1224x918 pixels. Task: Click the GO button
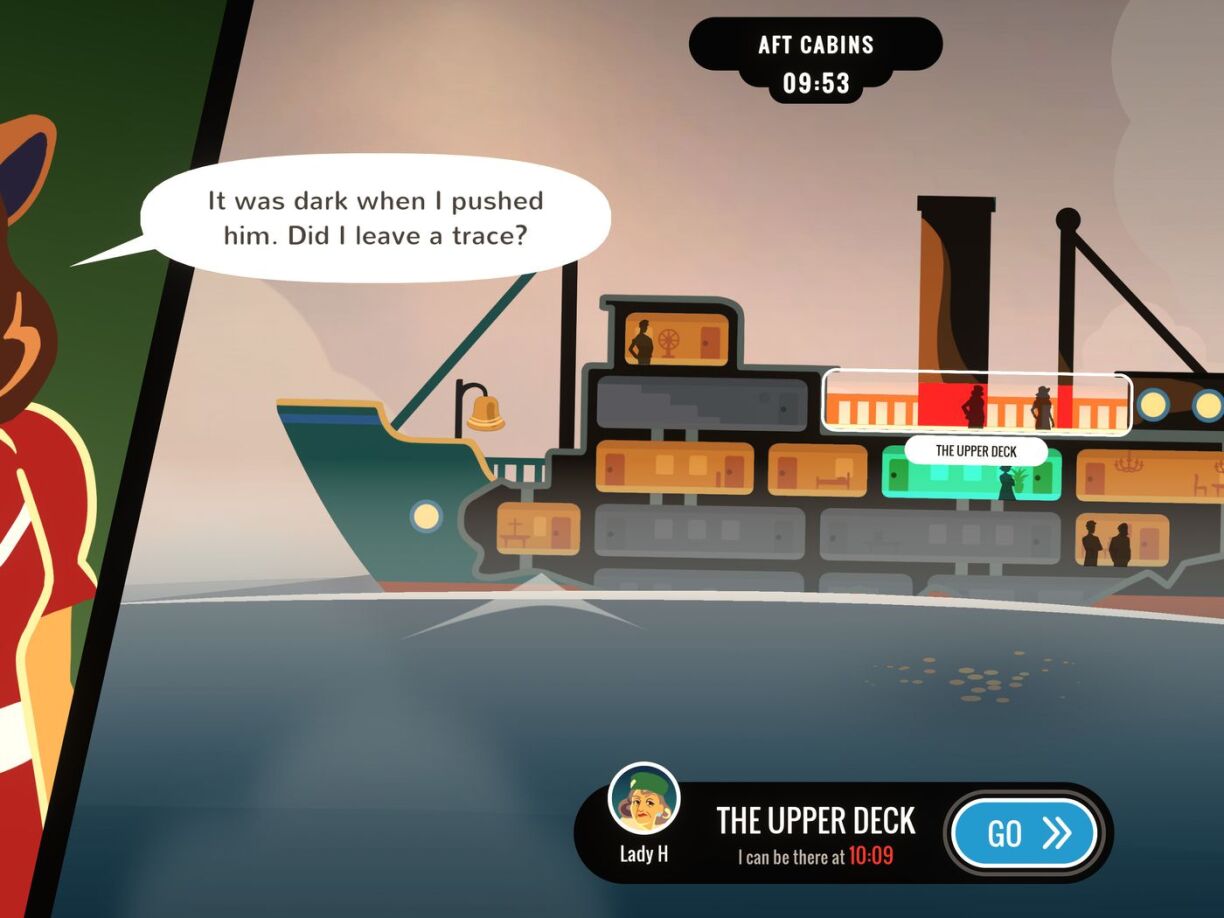[x=1024, y=833]
